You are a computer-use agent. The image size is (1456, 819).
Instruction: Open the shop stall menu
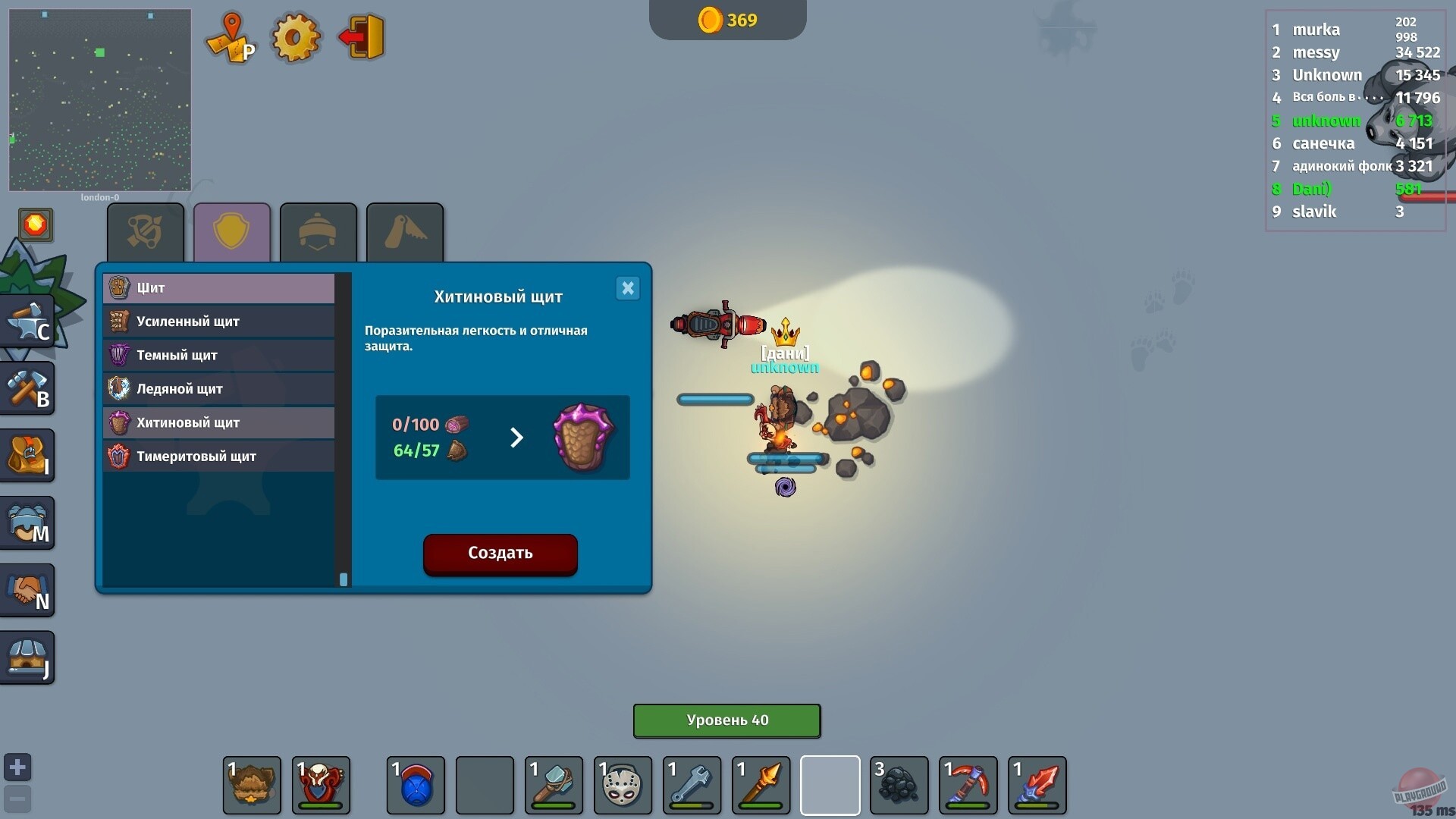click(x=28, y=657)
